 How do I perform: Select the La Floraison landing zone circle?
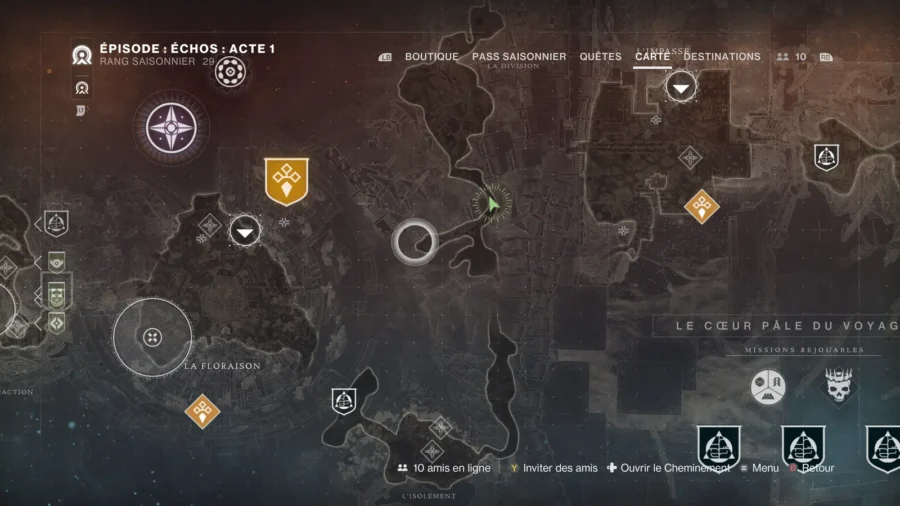[x=152, y=336]
